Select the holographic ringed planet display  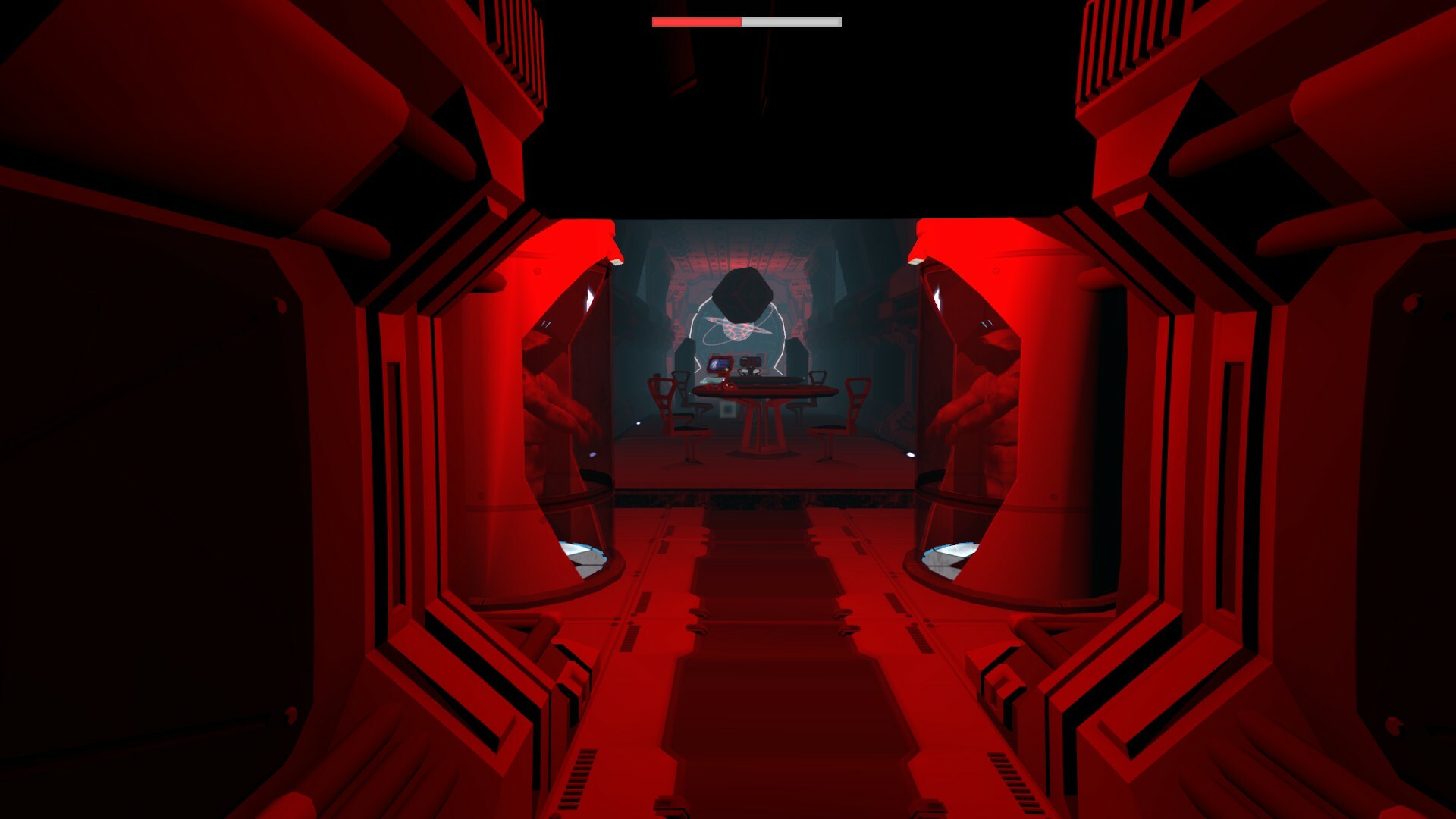tap(738, 328)
